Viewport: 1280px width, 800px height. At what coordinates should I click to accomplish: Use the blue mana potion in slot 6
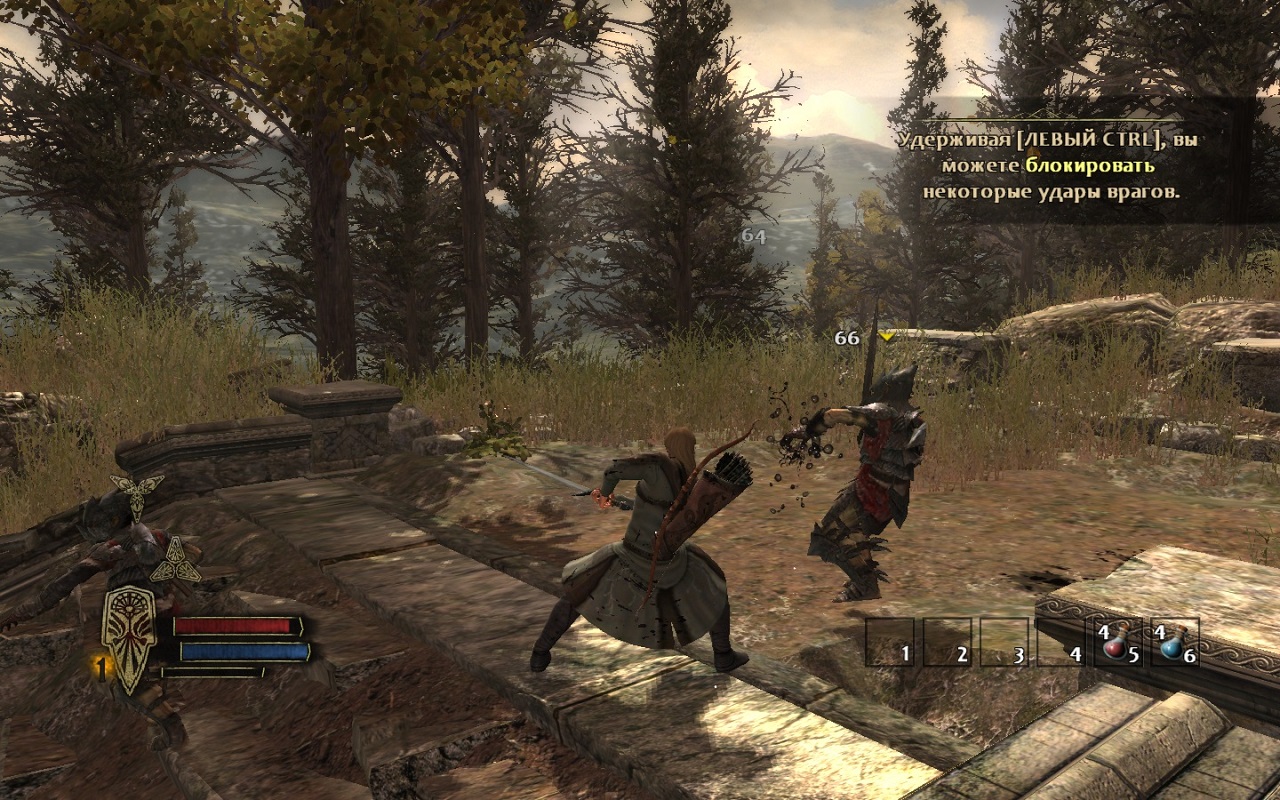pos(1174,642)
